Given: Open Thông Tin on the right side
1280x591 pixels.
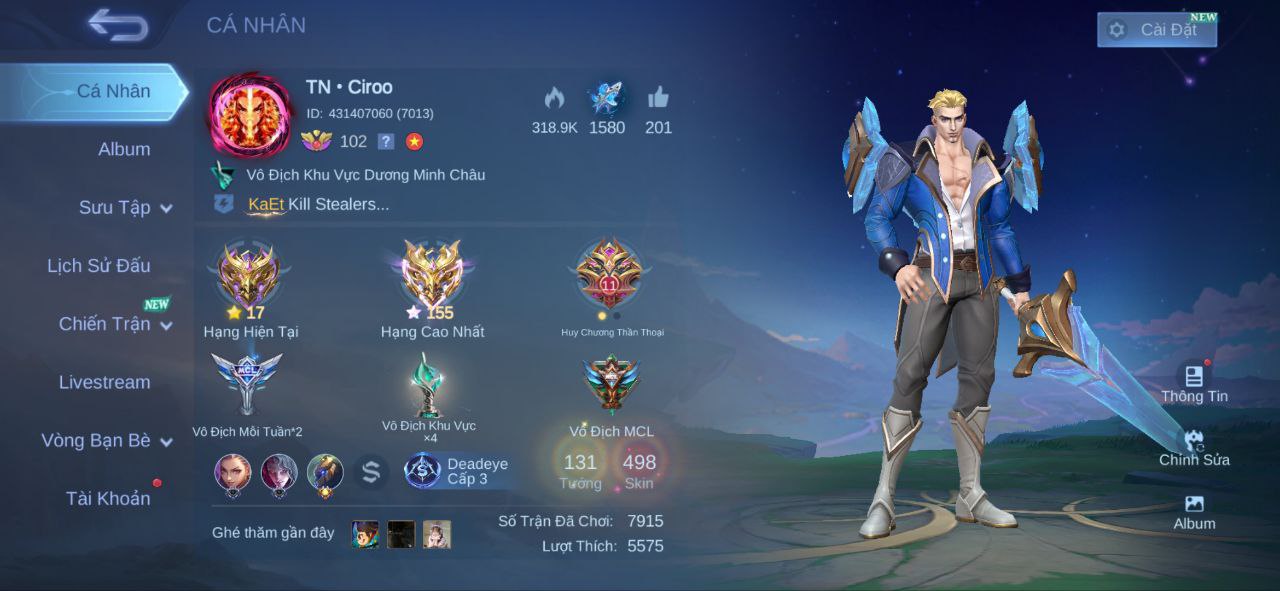Looking at the screenshot, I should (1194, 383).
